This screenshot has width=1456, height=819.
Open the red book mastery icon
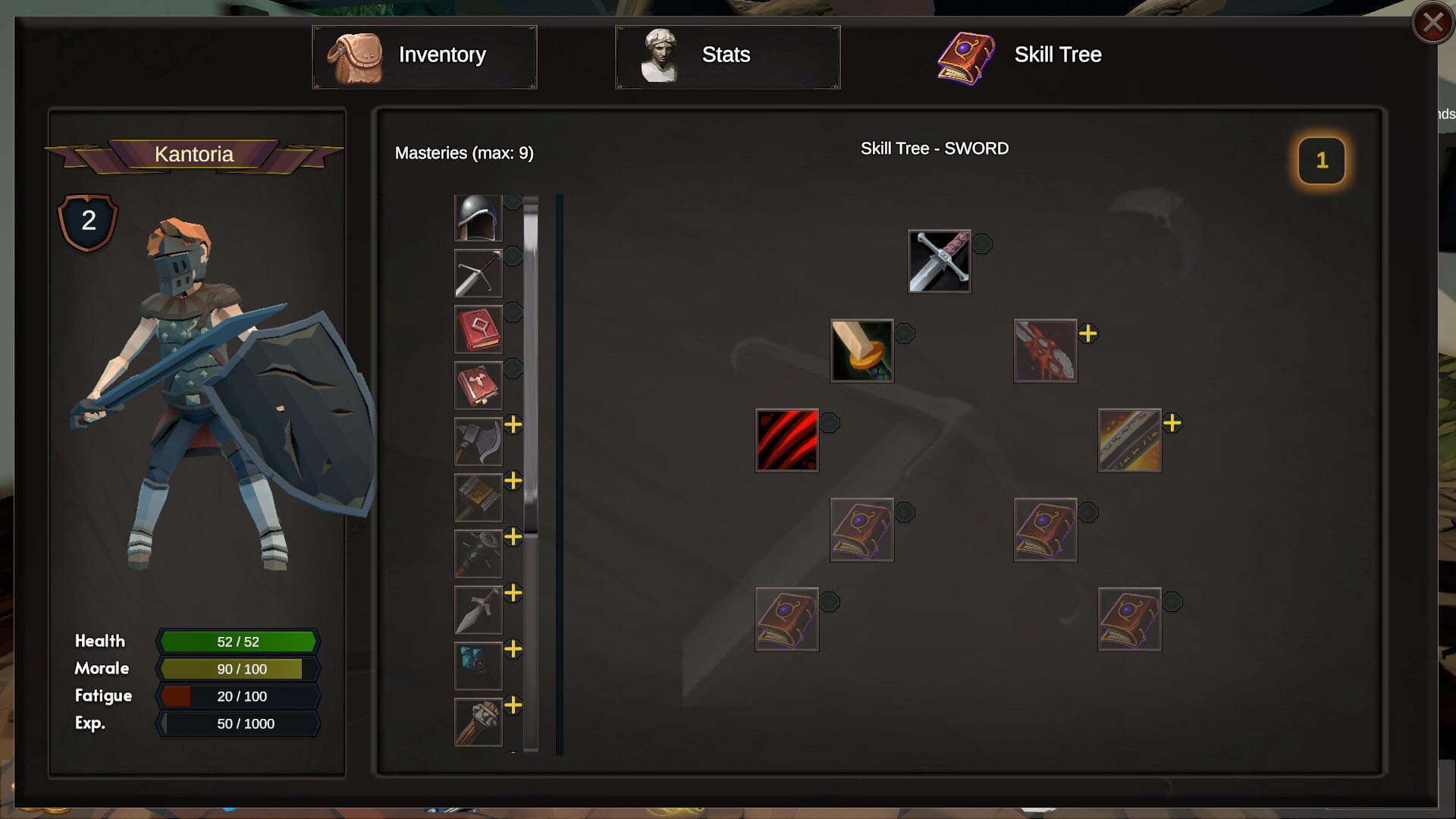pyautogui.click(x=477, y=329)
